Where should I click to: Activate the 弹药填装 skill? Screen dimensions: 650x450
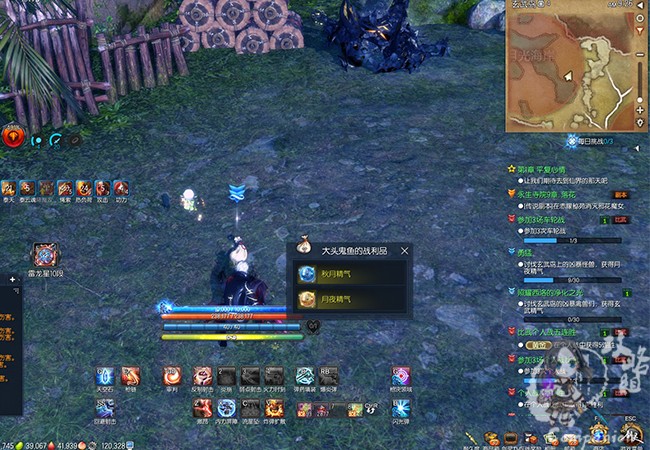pos(301,376)
